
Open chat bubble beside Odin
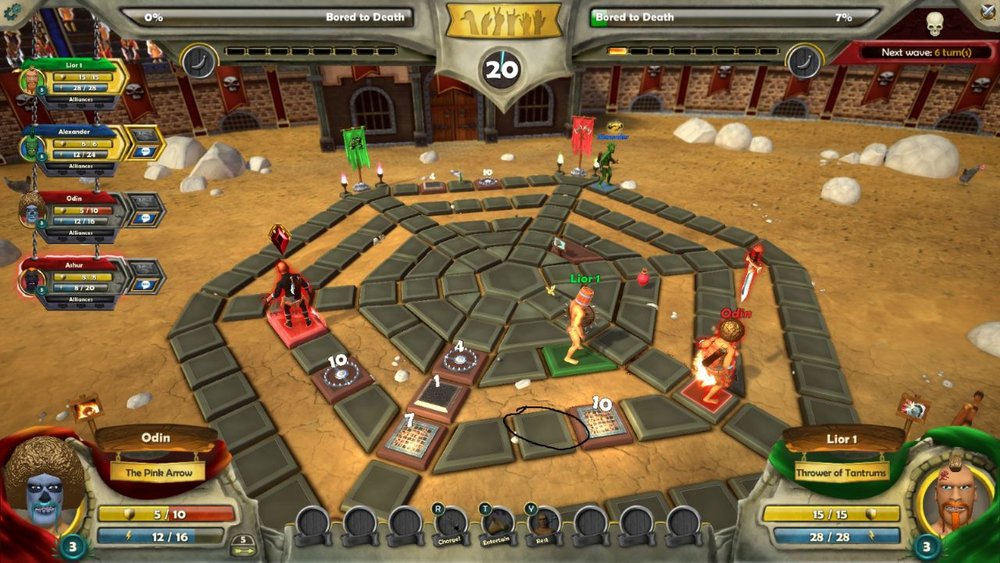pos(146,211)
